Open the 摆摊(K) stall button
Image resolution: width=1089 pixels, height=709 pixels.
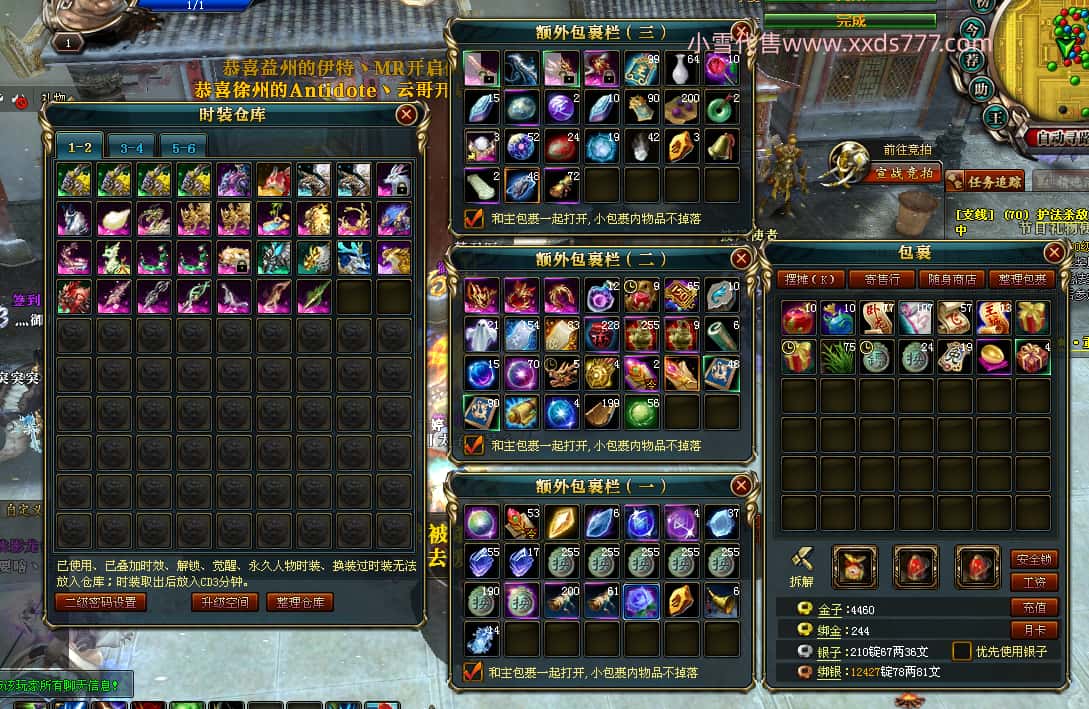(810, 279)
